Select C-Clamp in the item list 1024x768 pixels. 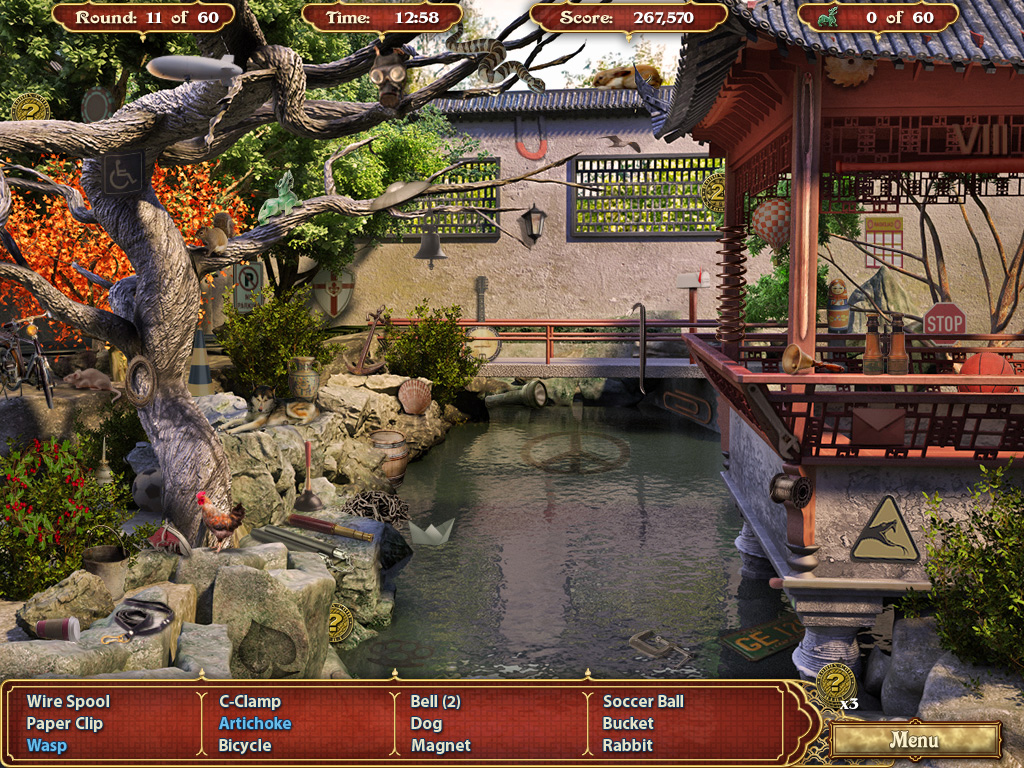pos(250,702)
